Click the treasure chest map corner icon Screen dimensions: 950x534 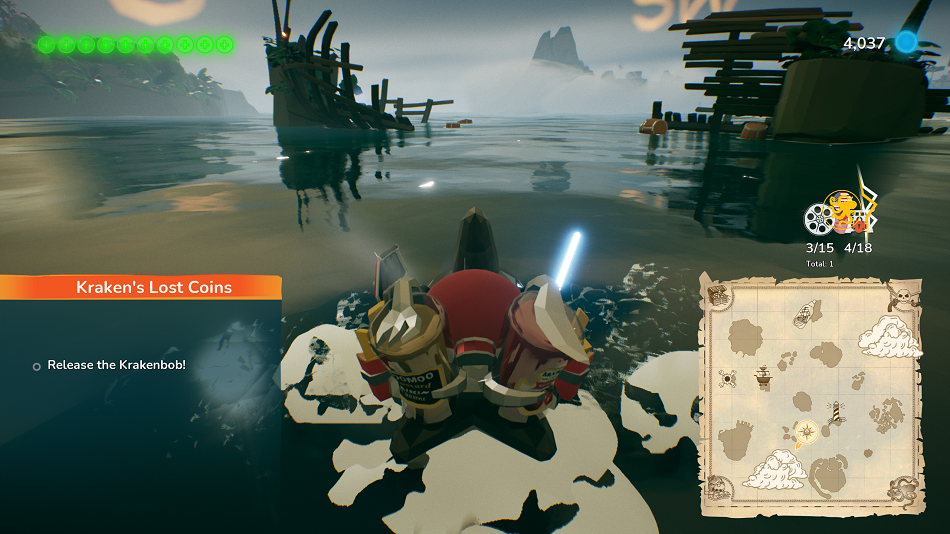718,295
